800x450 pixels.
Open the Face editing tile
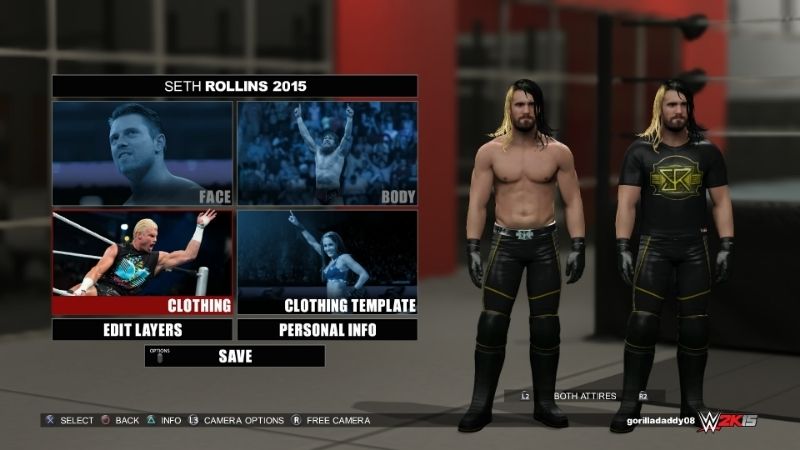(142, 153)
